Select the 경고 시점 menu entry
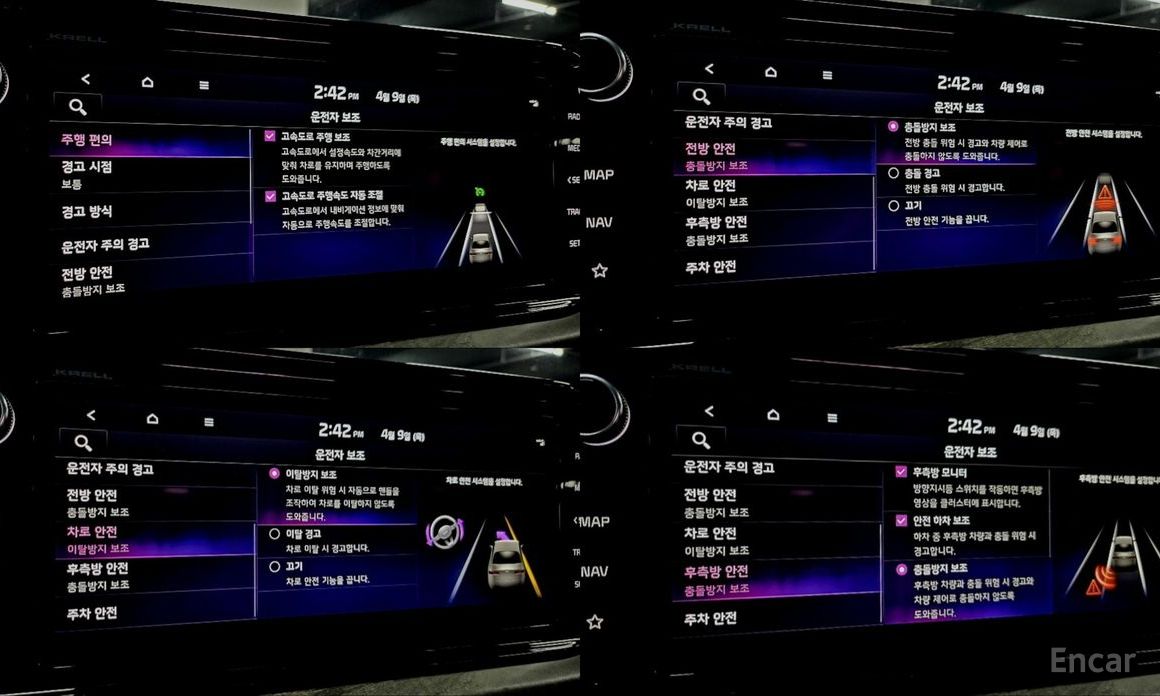This screenshot has width=1160, height=696. coord(88,174)
